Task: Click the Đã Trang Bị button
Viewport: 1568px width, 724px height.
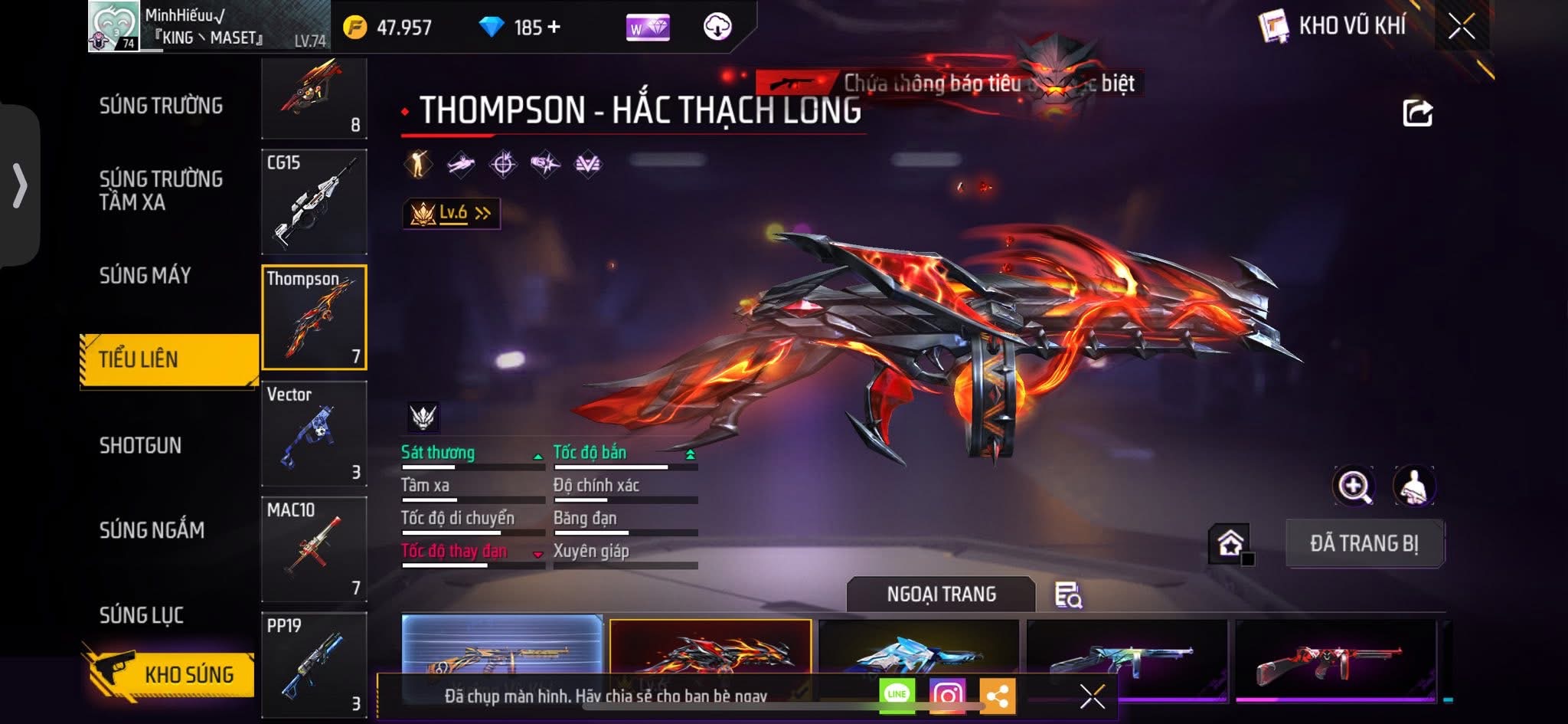Action: (x=1364, y=543)
